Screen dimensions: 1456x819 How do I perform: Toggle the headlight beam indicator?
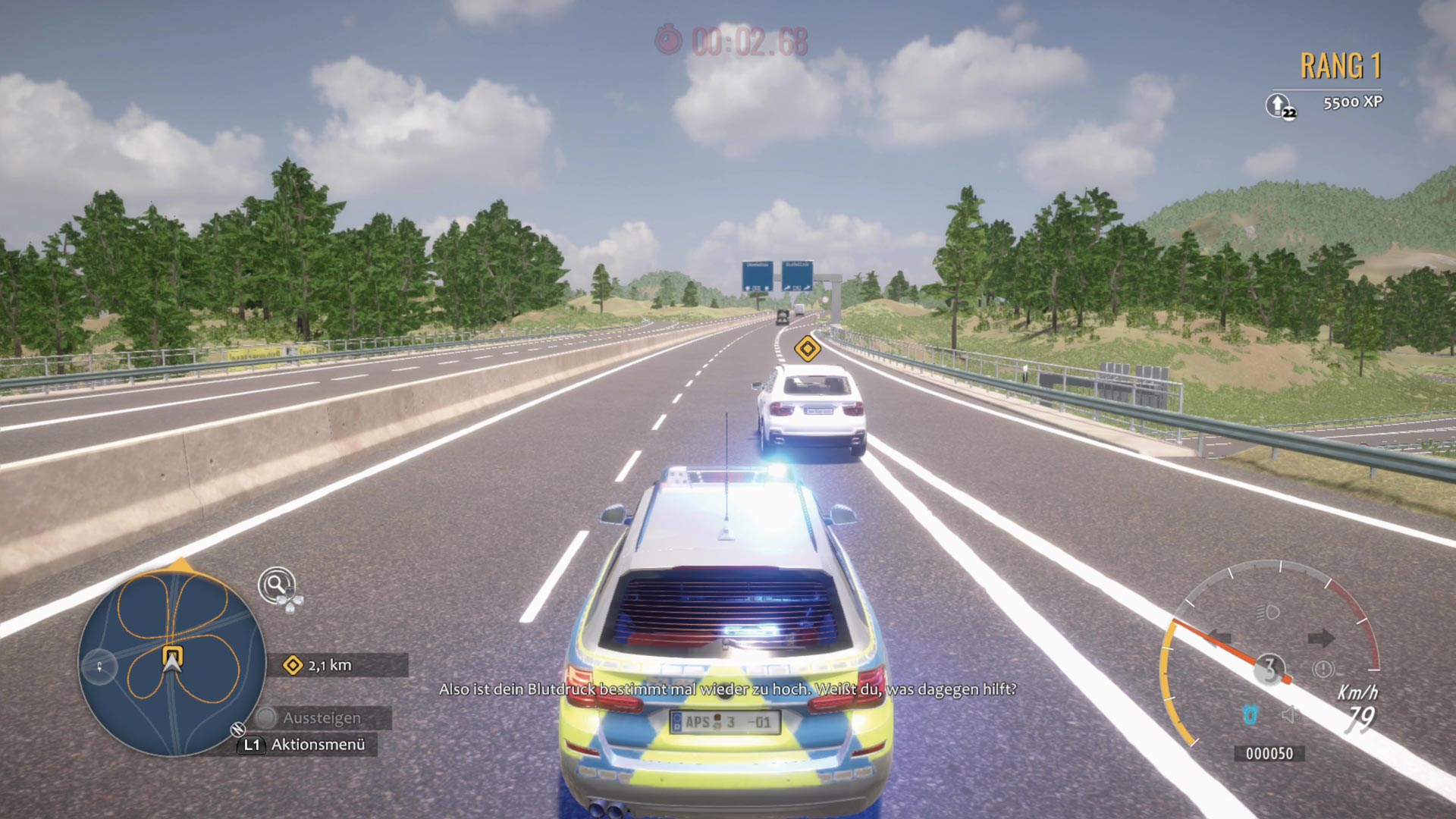pos(1268,612)
